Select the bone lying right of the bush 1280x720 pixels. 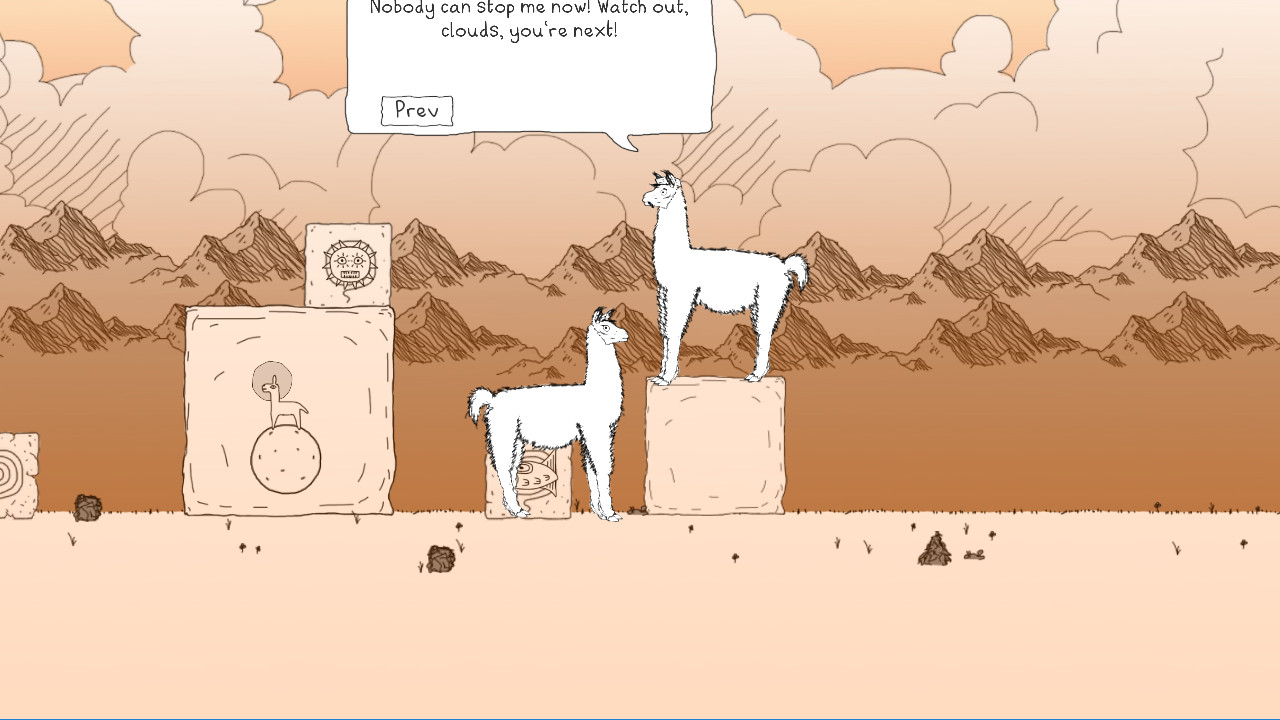coord(974,556)
